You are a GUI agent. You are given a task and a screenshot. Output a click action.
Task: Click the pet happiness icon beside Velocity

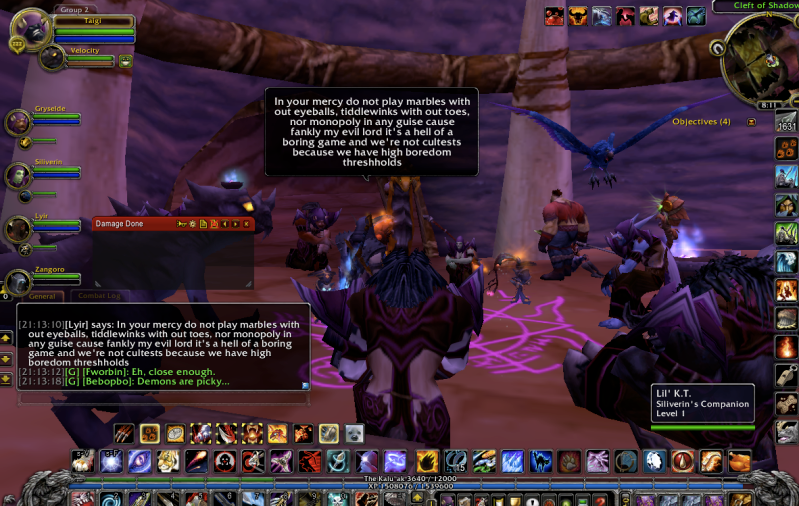coord(126,61)
